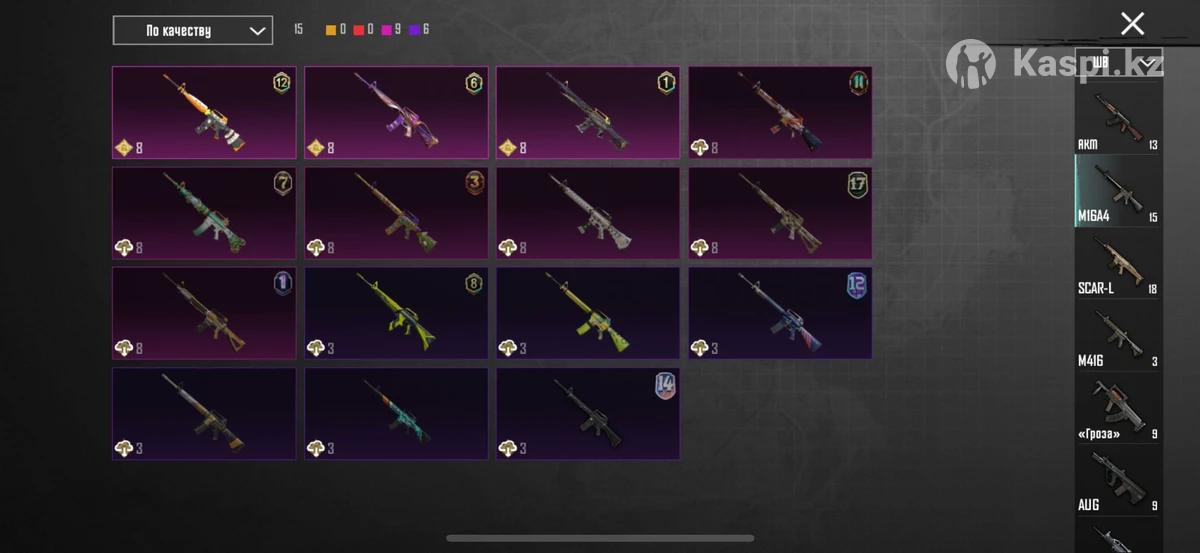The width and height of the screenshot is (1200, 553).
Task: Choose the SCAR-L weapon category
Action: (x=1118, y=264)
